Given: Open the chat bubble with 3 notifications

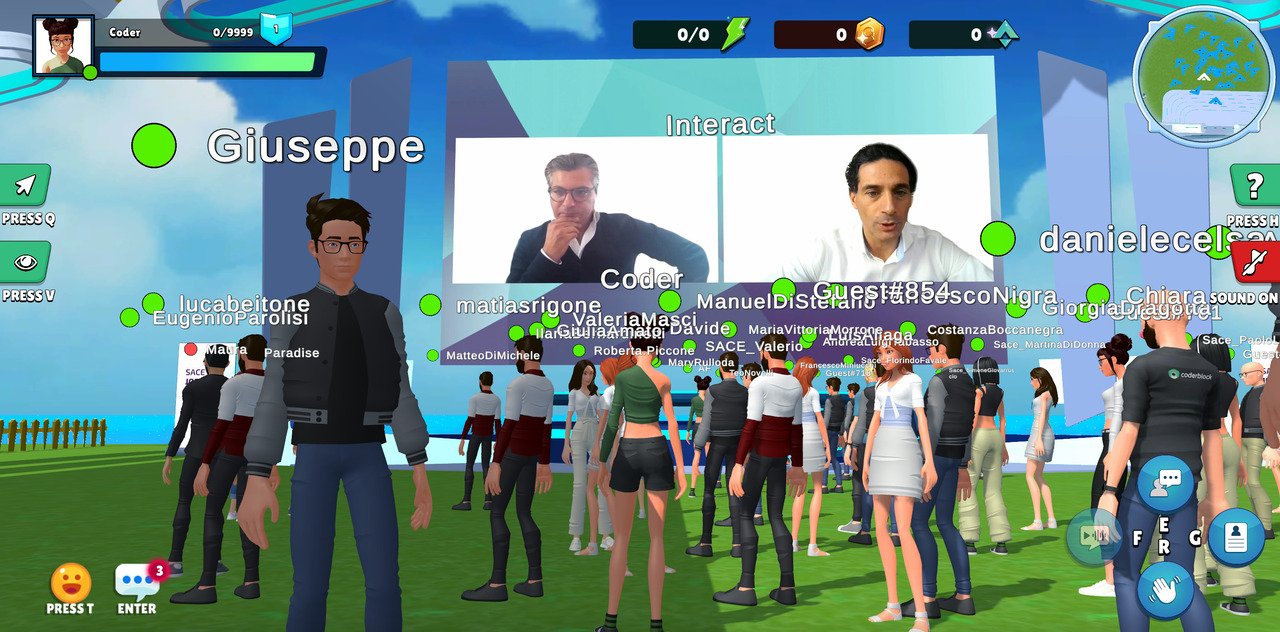Looking at the screenshot, I should (137, 581).
